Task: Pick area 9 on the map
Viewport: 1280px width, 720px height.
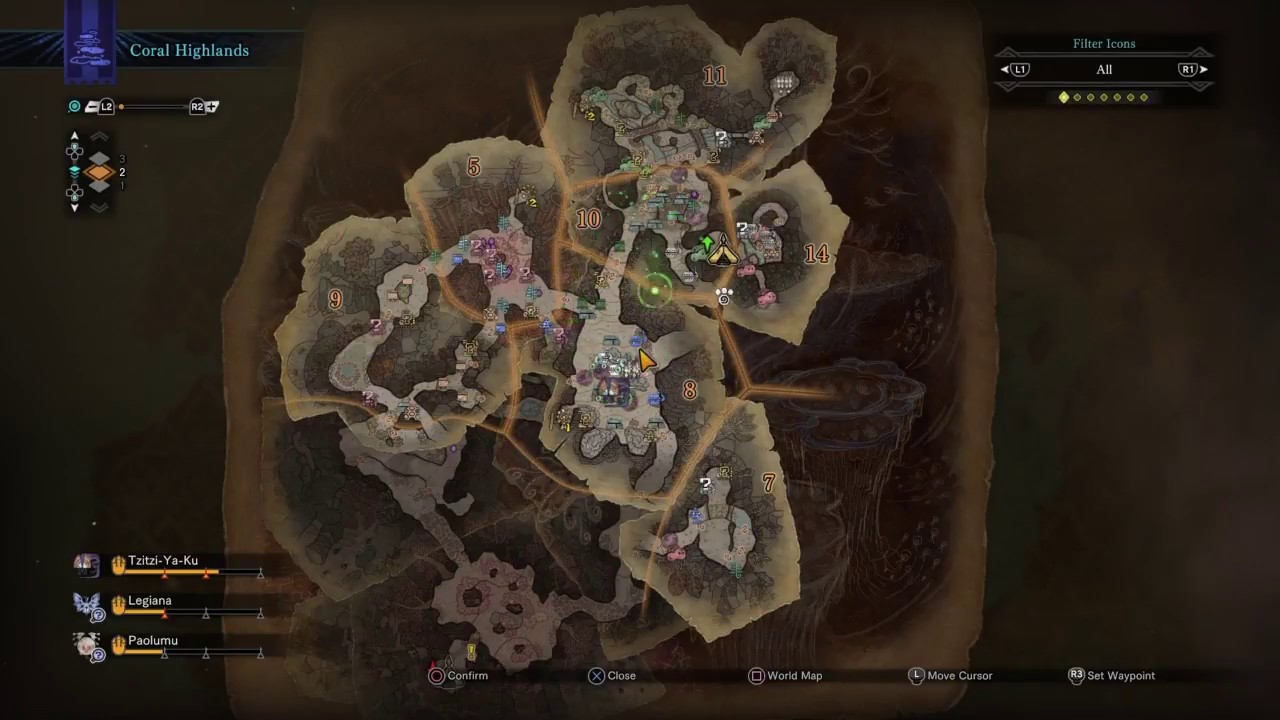Action: point(335,299)
